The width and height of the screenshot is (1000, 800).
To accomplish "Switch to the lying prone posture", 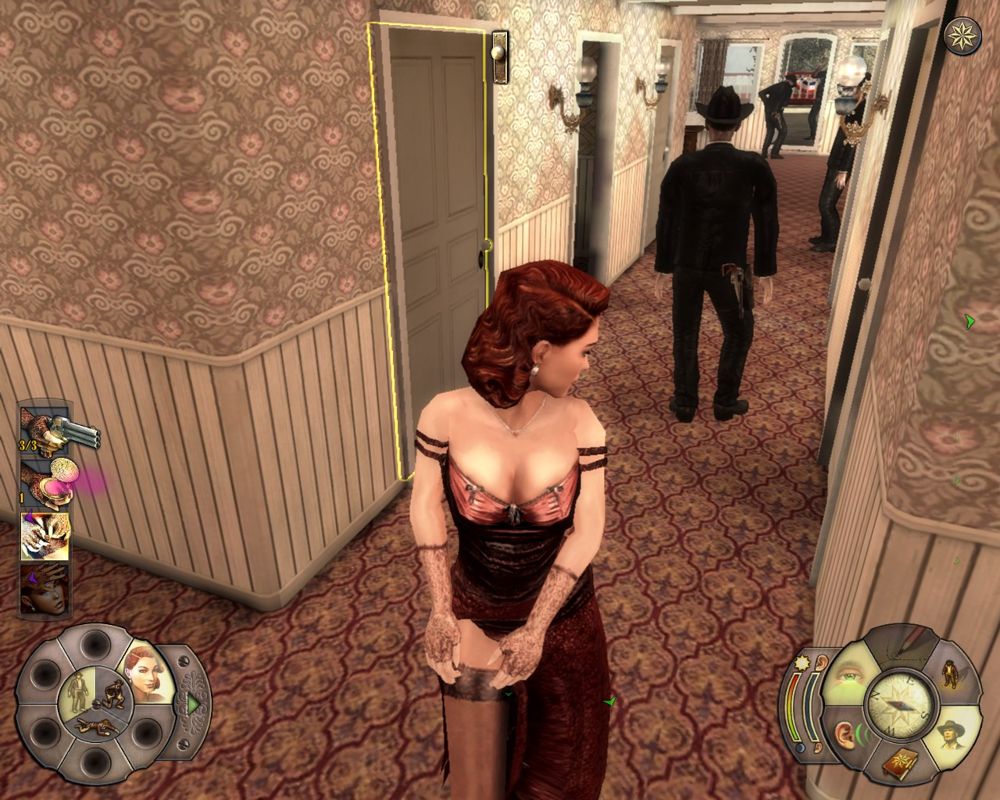I will click(x=96, y=723).
